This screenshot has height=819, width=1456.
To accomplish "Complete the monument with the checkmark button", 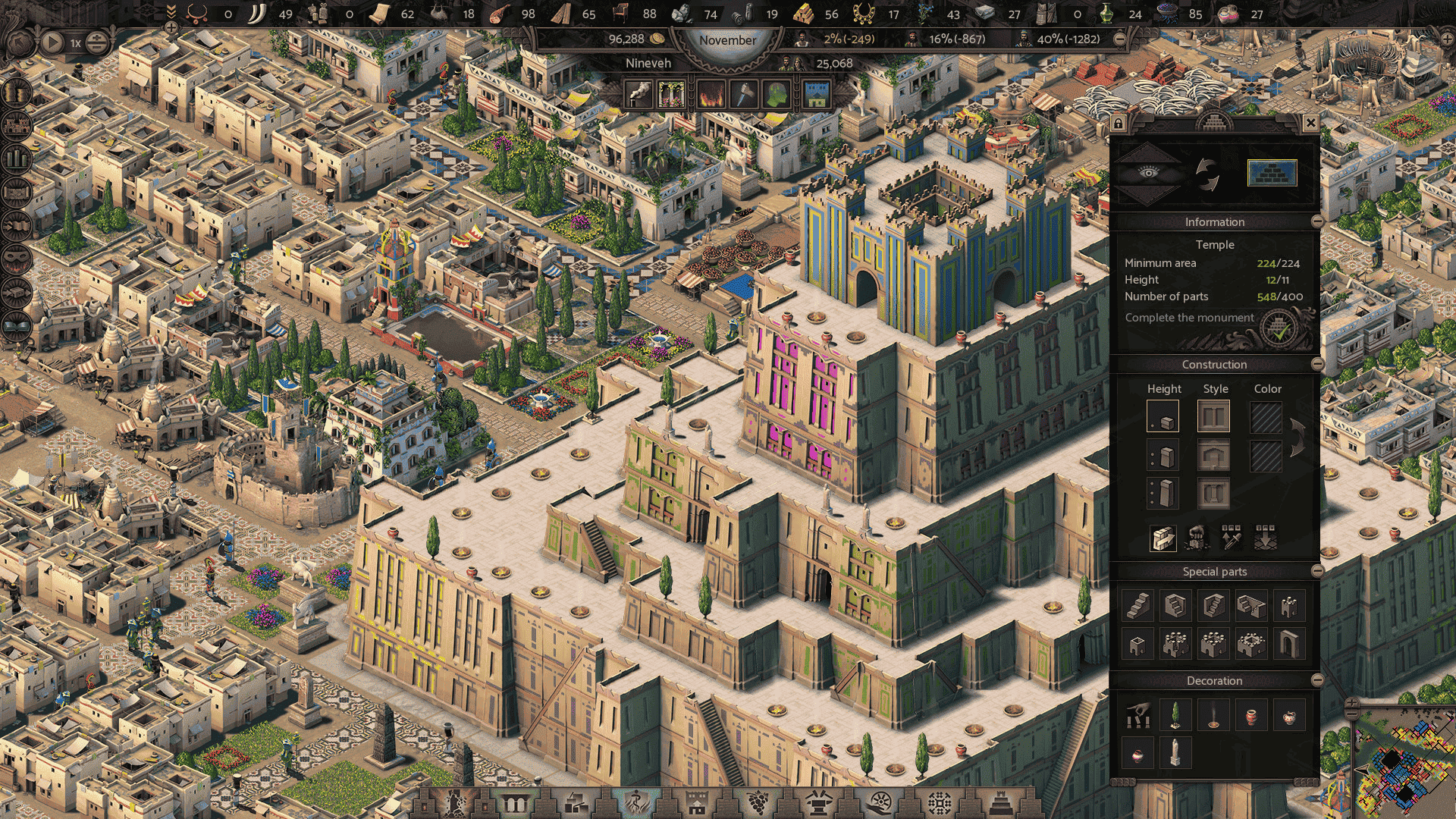I will coord(1280,329).
